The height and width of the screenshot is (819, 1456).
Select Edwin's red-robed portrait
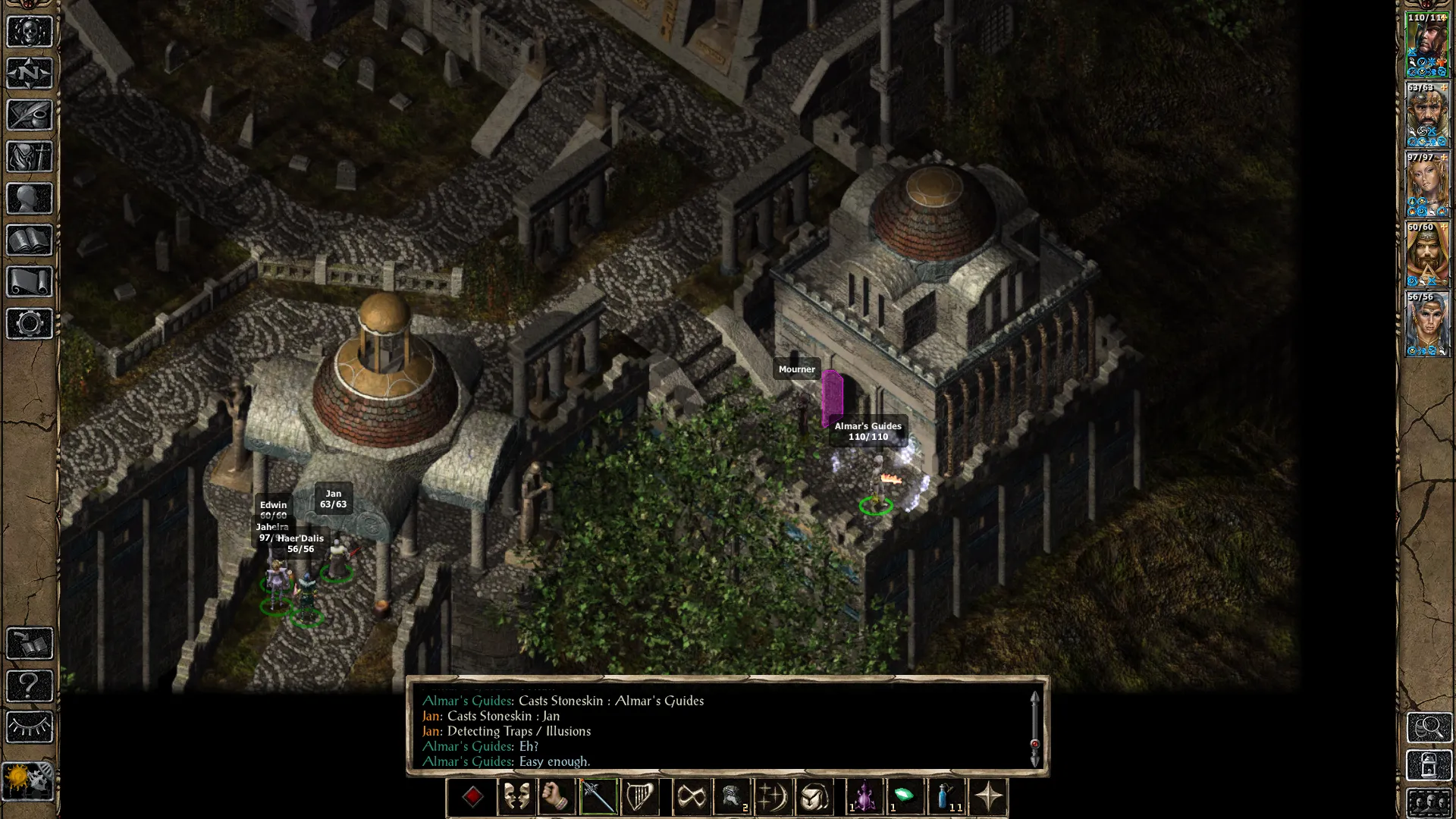(x=1428, y=255)
